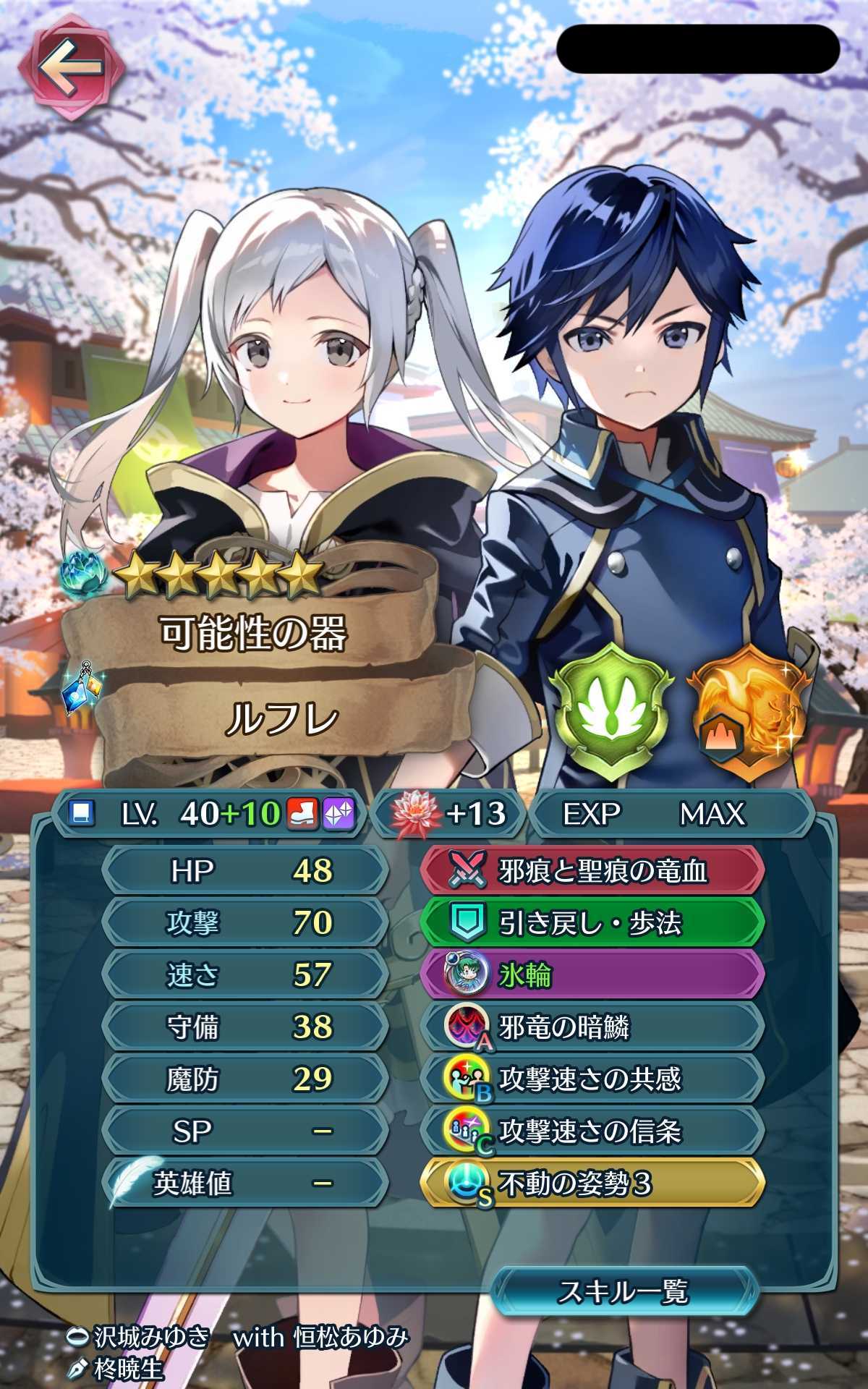Tap the HP stat row
Viewport: 868px width, 1389px height.
click(x=244, y=871)
